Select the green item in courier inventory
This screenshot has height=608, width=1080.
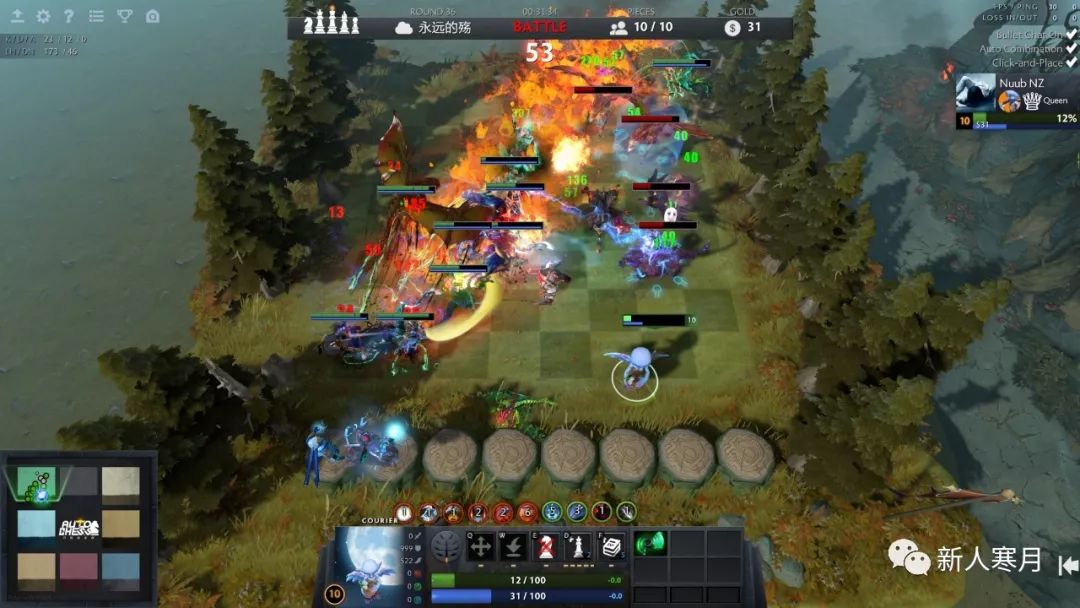click(x=651, y=543)
